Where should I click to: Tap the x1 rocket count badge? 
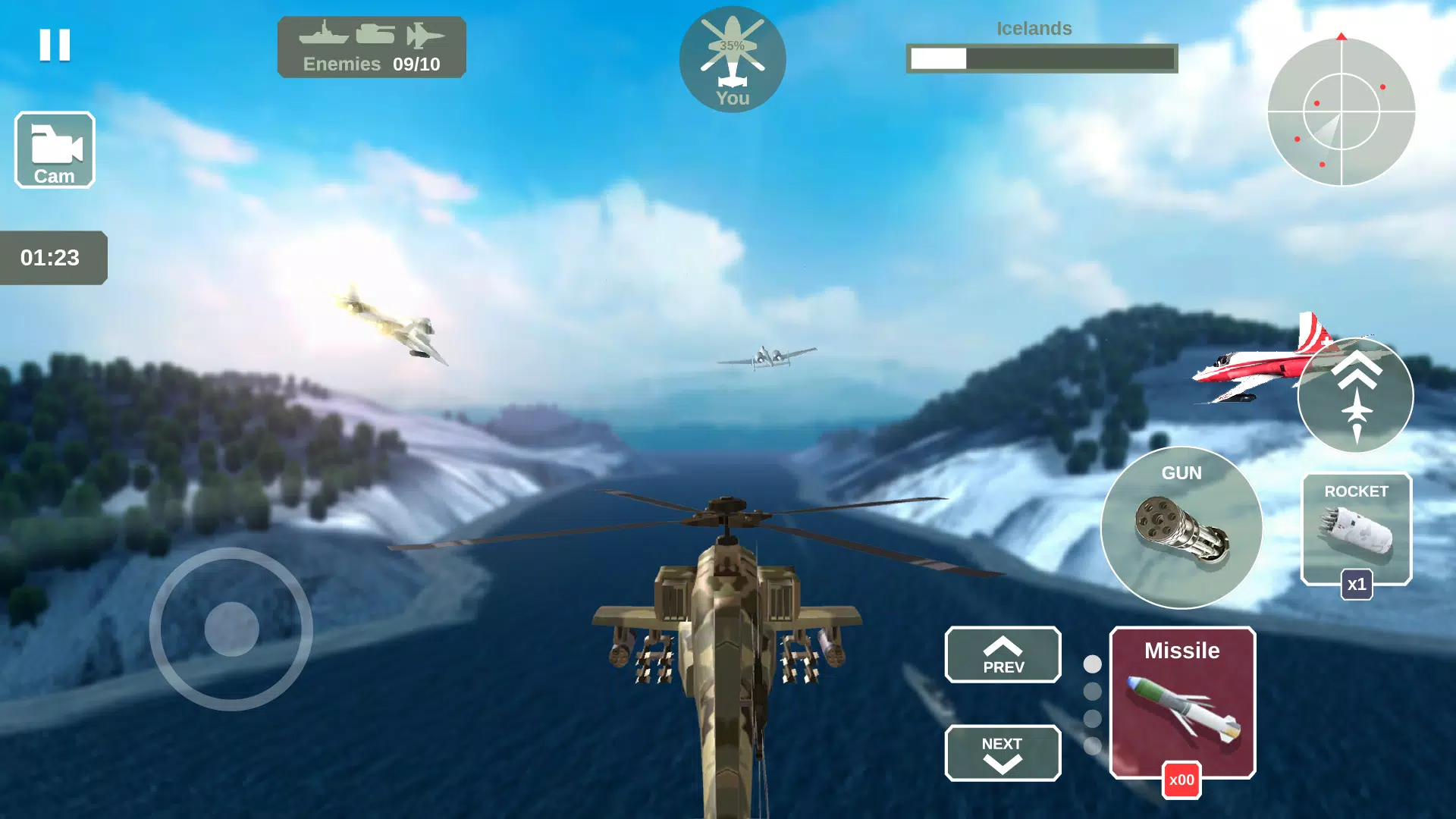[x=1357, y=585]
